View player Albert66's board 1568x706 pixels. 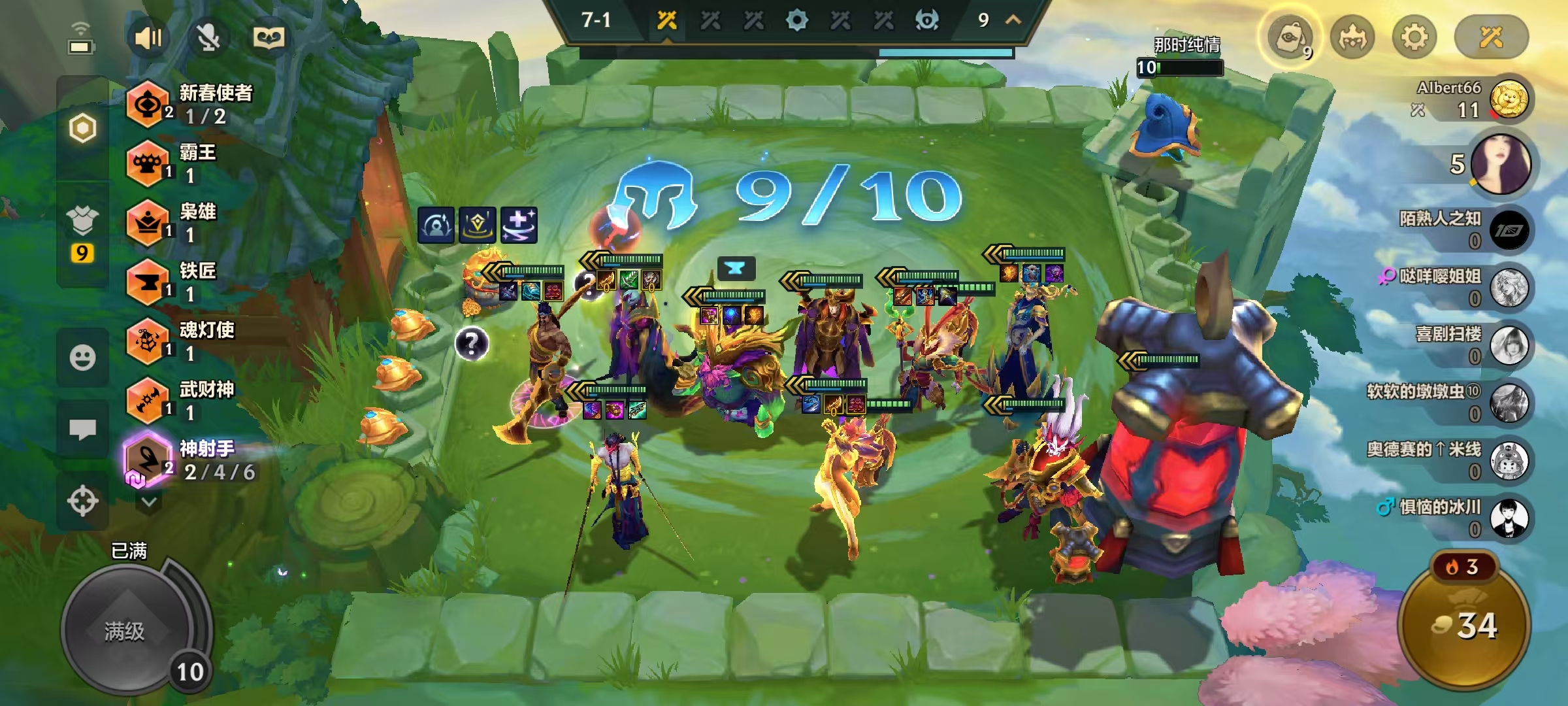[x=1508, y=99]
